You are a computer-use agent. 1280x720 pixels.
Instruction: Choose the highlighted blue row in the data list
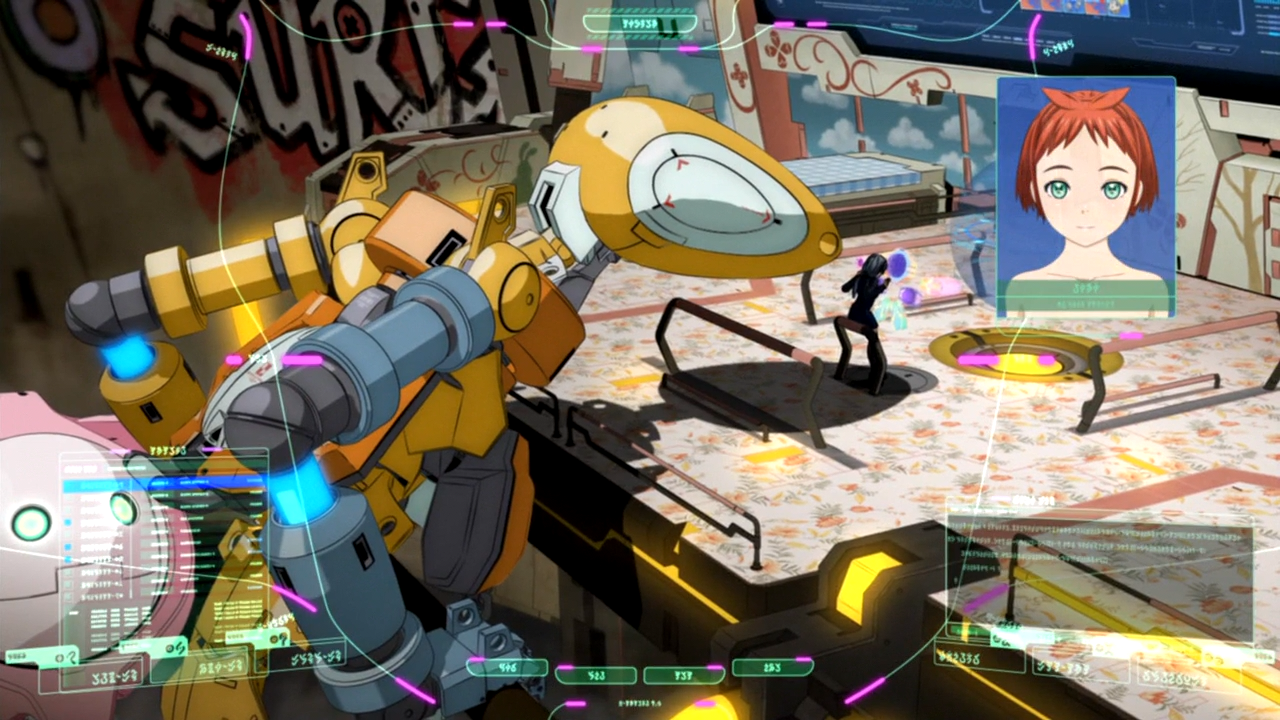click(160, 484)
